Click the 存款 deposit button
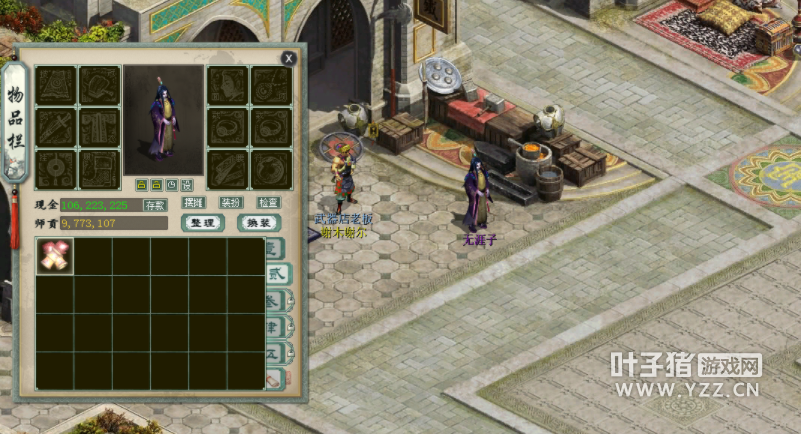 tap(156, 205)
